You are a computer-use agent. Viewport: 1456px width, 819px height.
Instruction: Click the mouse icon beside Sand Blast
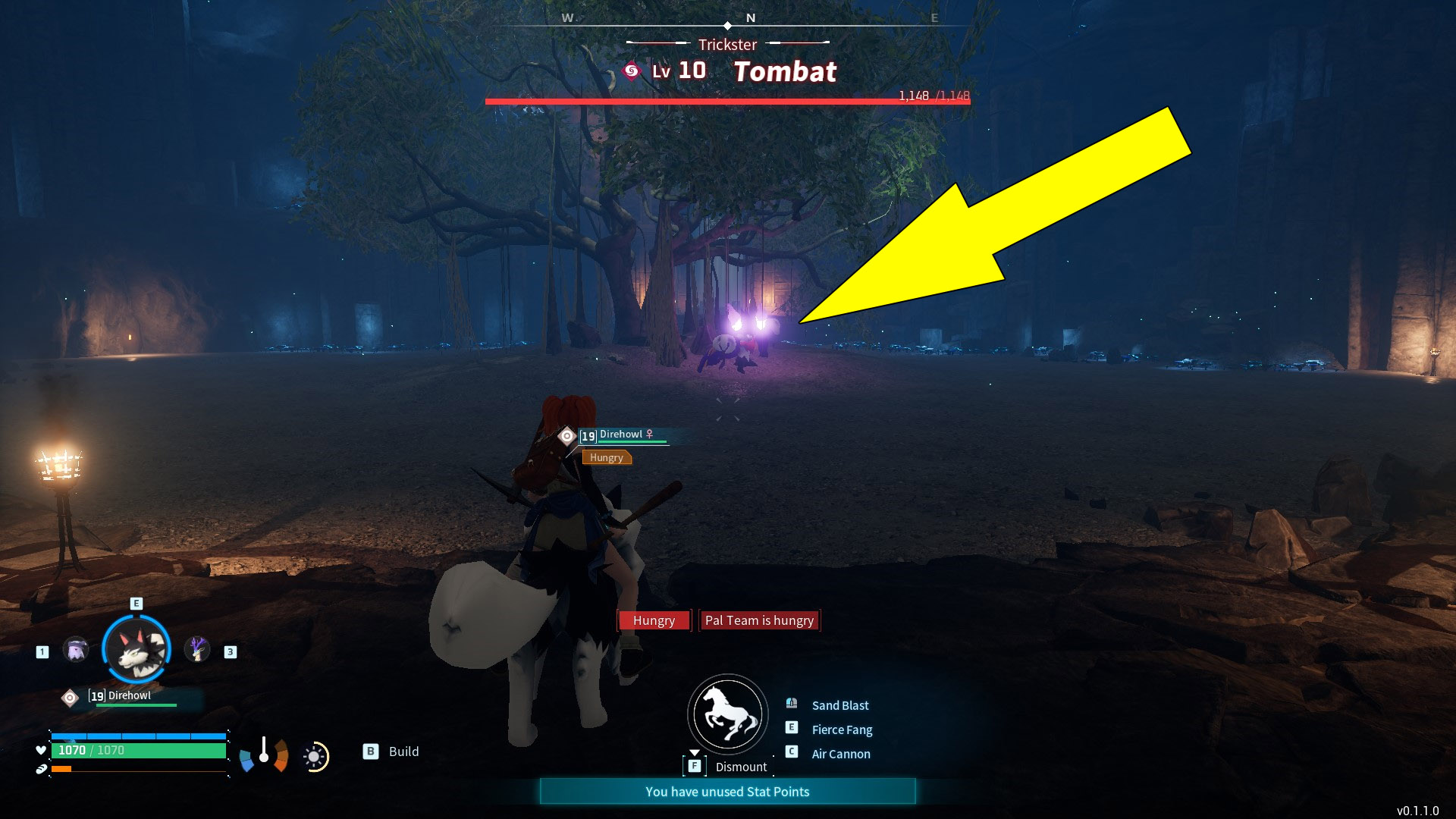793,704
